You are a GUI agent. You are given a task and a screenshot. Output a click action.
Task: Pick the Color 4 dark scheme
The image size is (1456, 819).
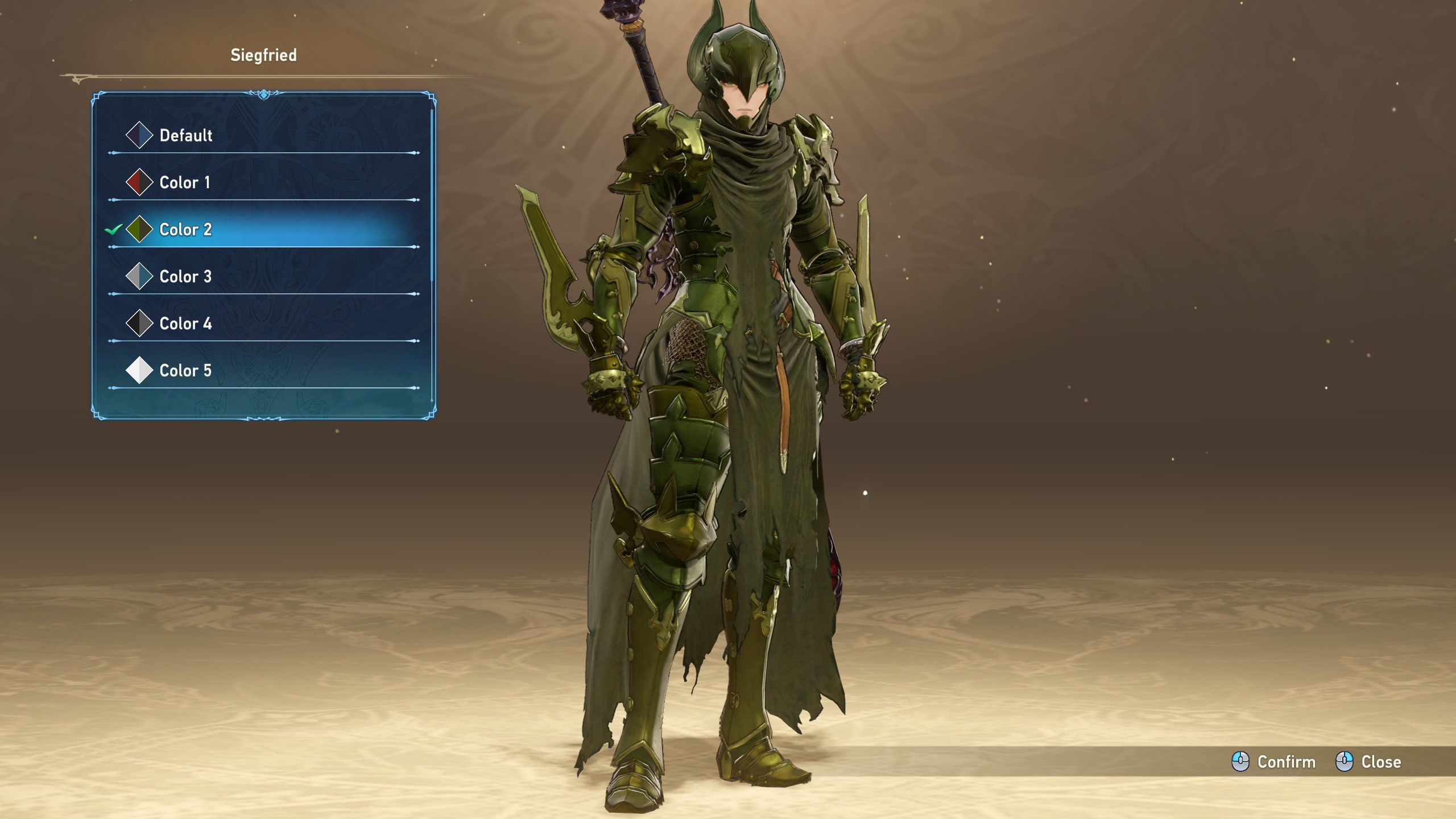click(185, 324)
